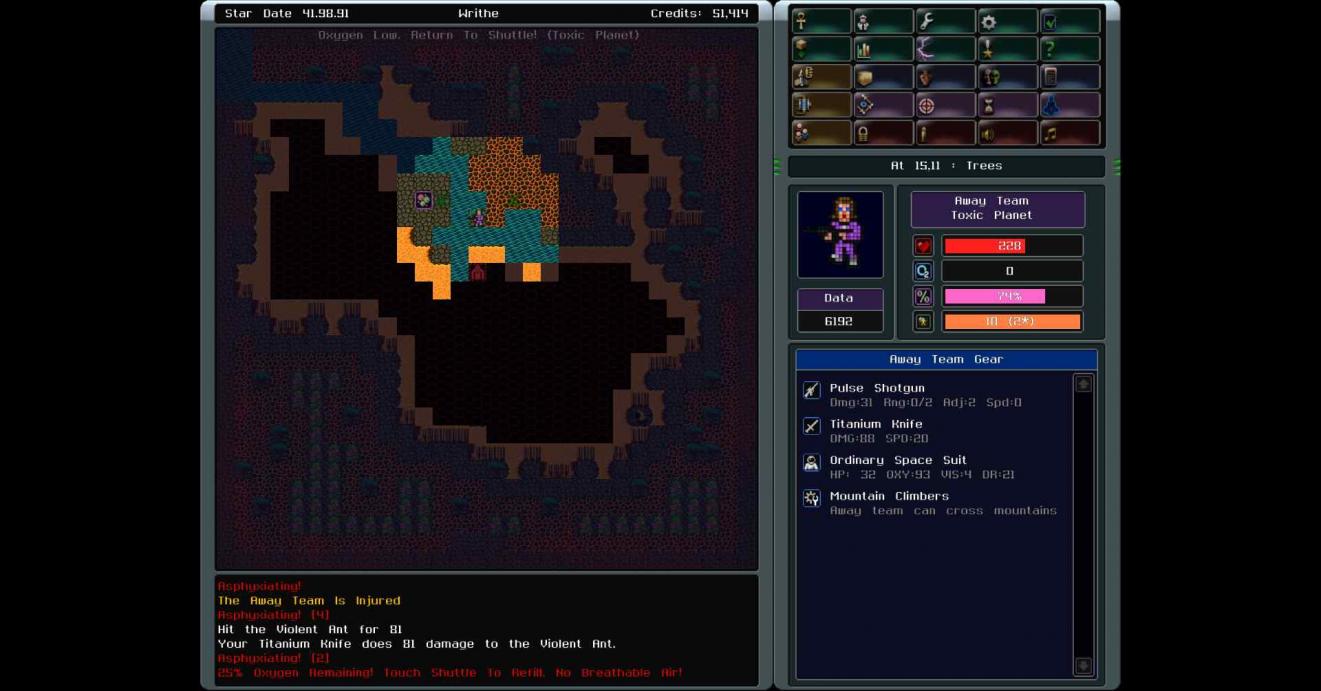Toggle the padlock button
1321x691 pixels.
click(882, 133)
